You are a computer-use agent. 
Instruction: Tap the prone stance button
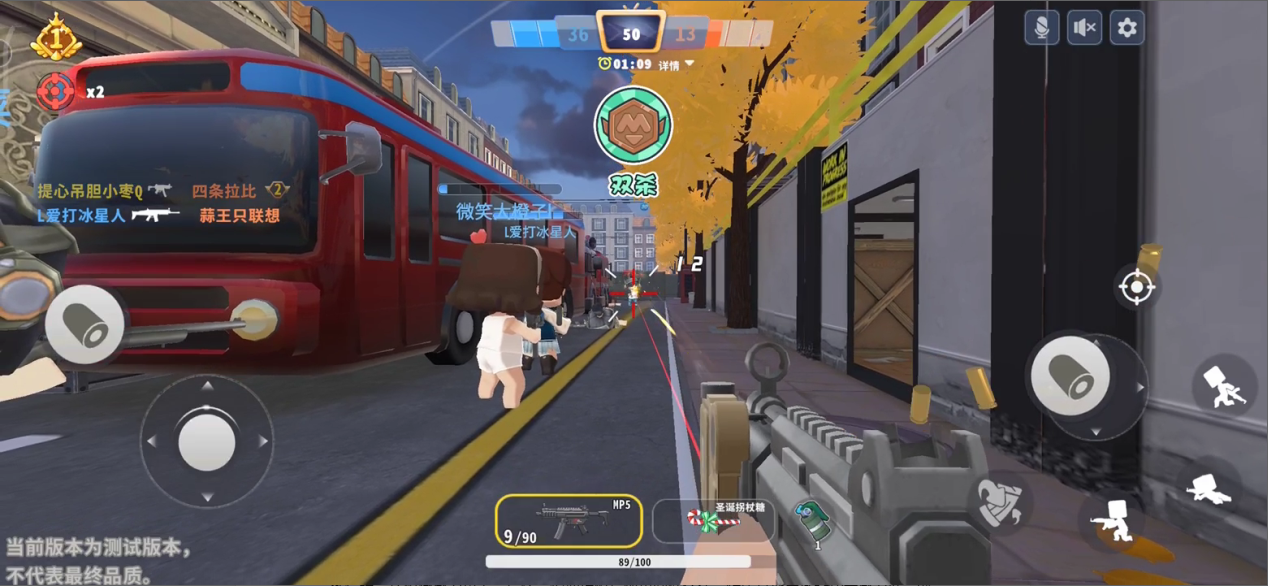click(1208, 488)
